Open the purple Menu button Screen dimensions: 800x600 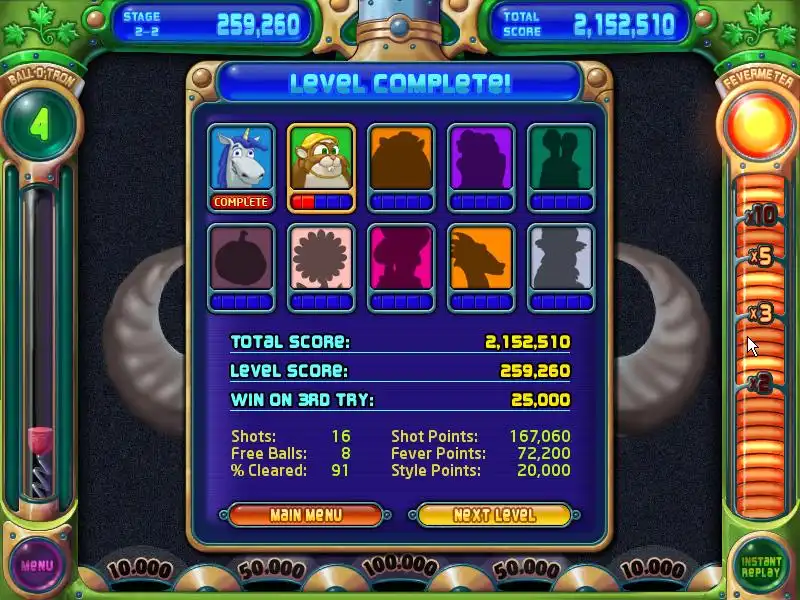coord(37,565)
